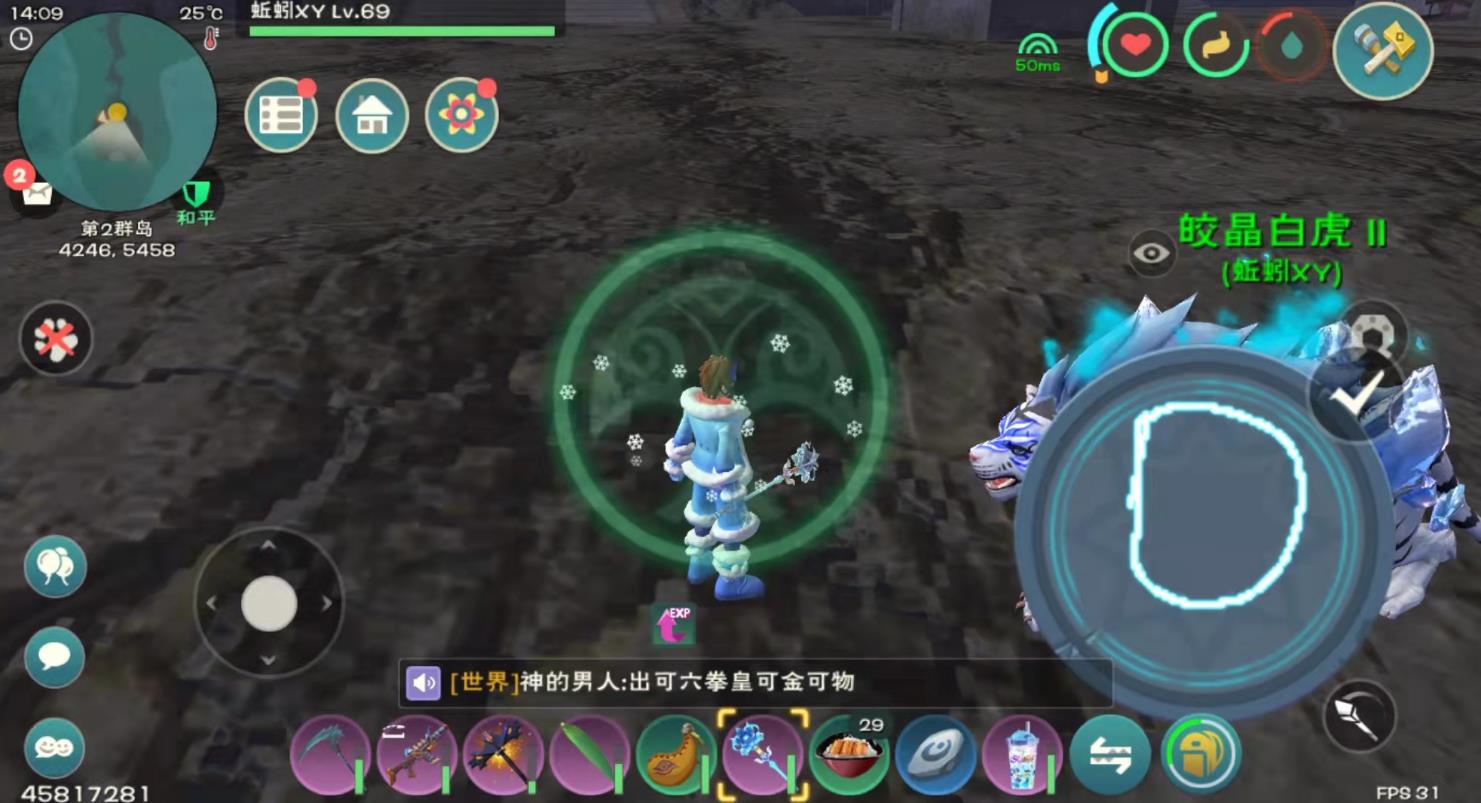Use the orange gourd flask item
The image size is (1481, 803).
click(676, 755)
